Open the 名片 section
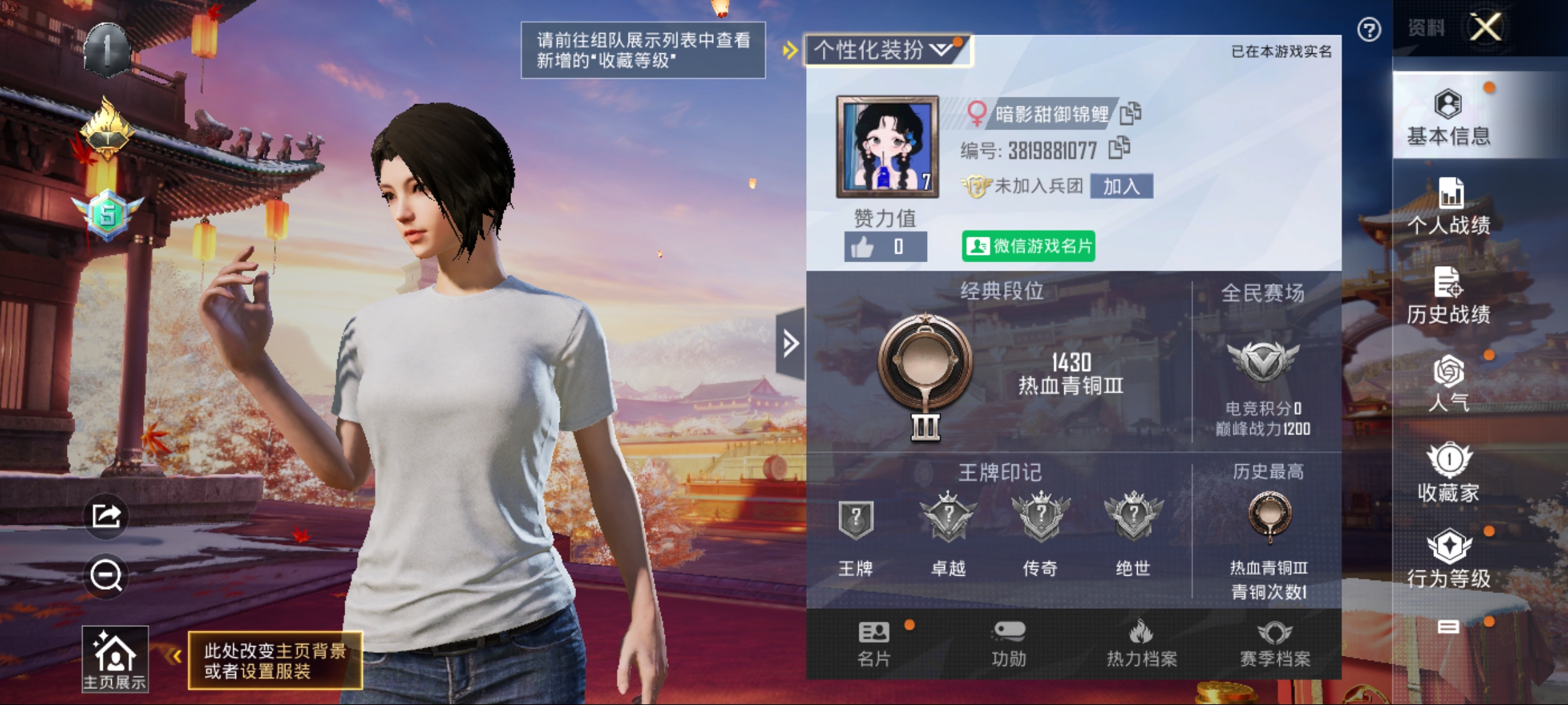Screen dimensions: 1568x705 [x=874, y=645]
